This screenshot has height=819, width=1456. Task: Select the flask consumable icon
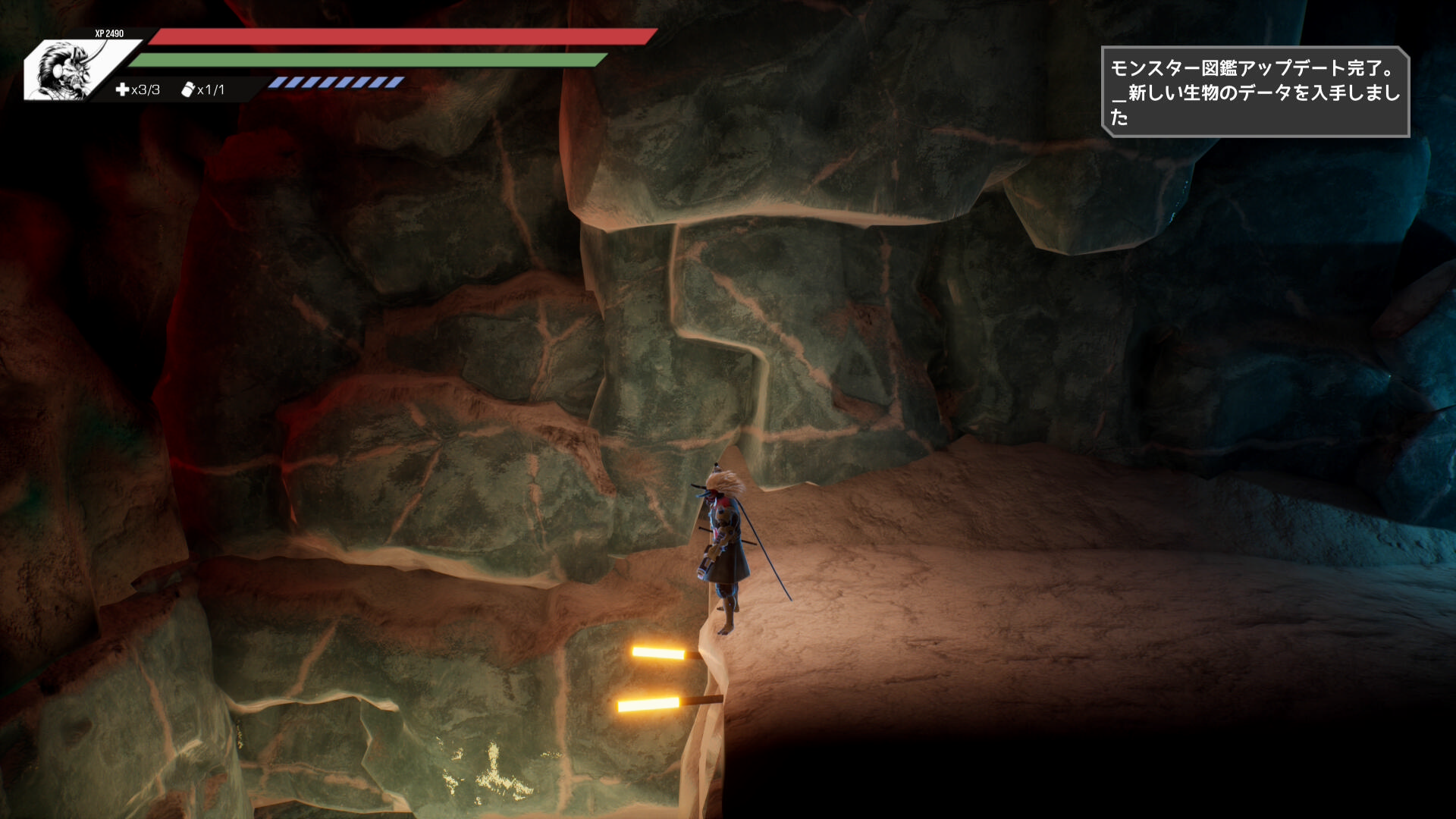tap(188, 89)
